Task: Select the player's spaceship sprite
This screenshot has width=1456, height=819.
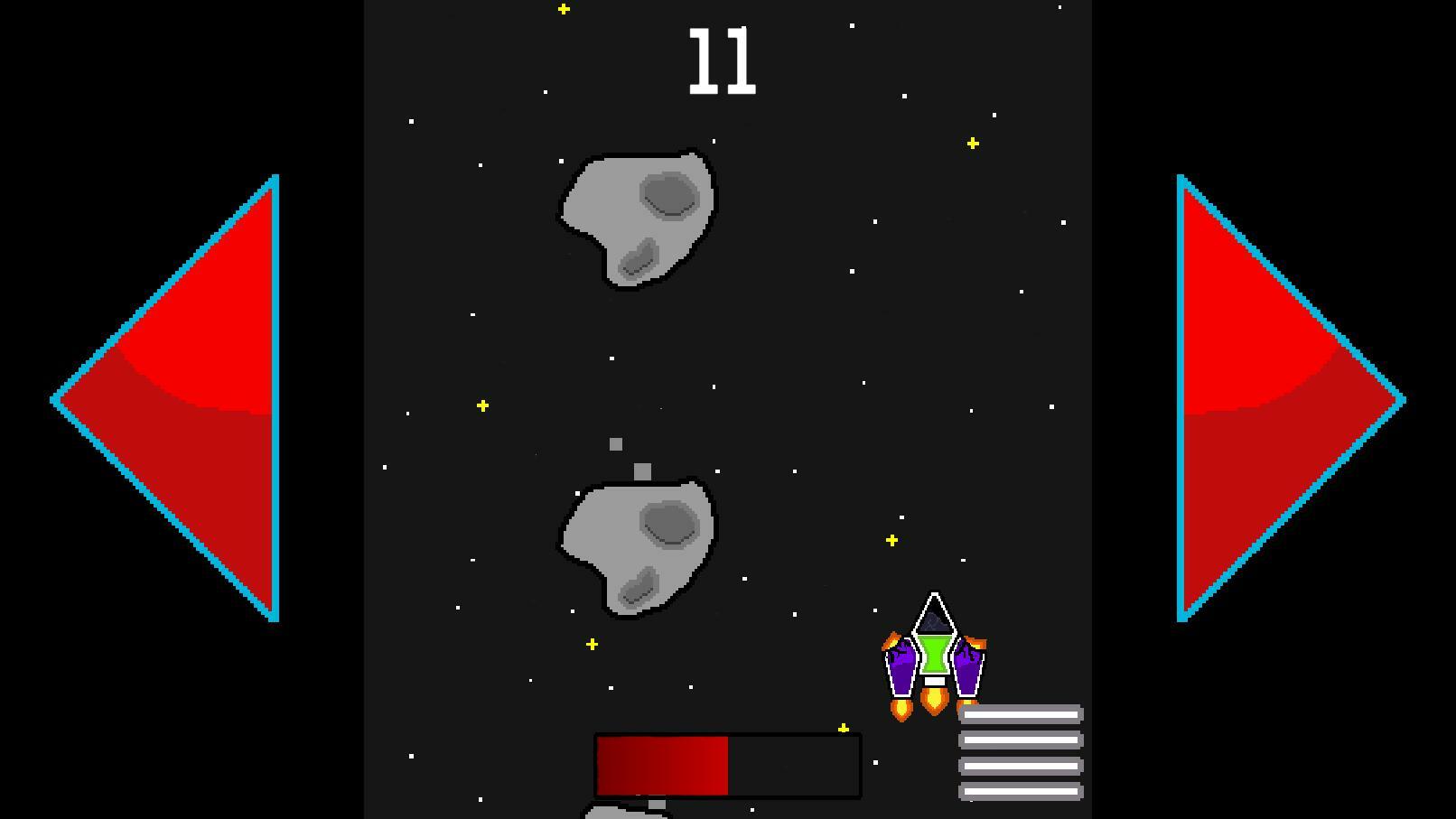Action: (935, 659)
